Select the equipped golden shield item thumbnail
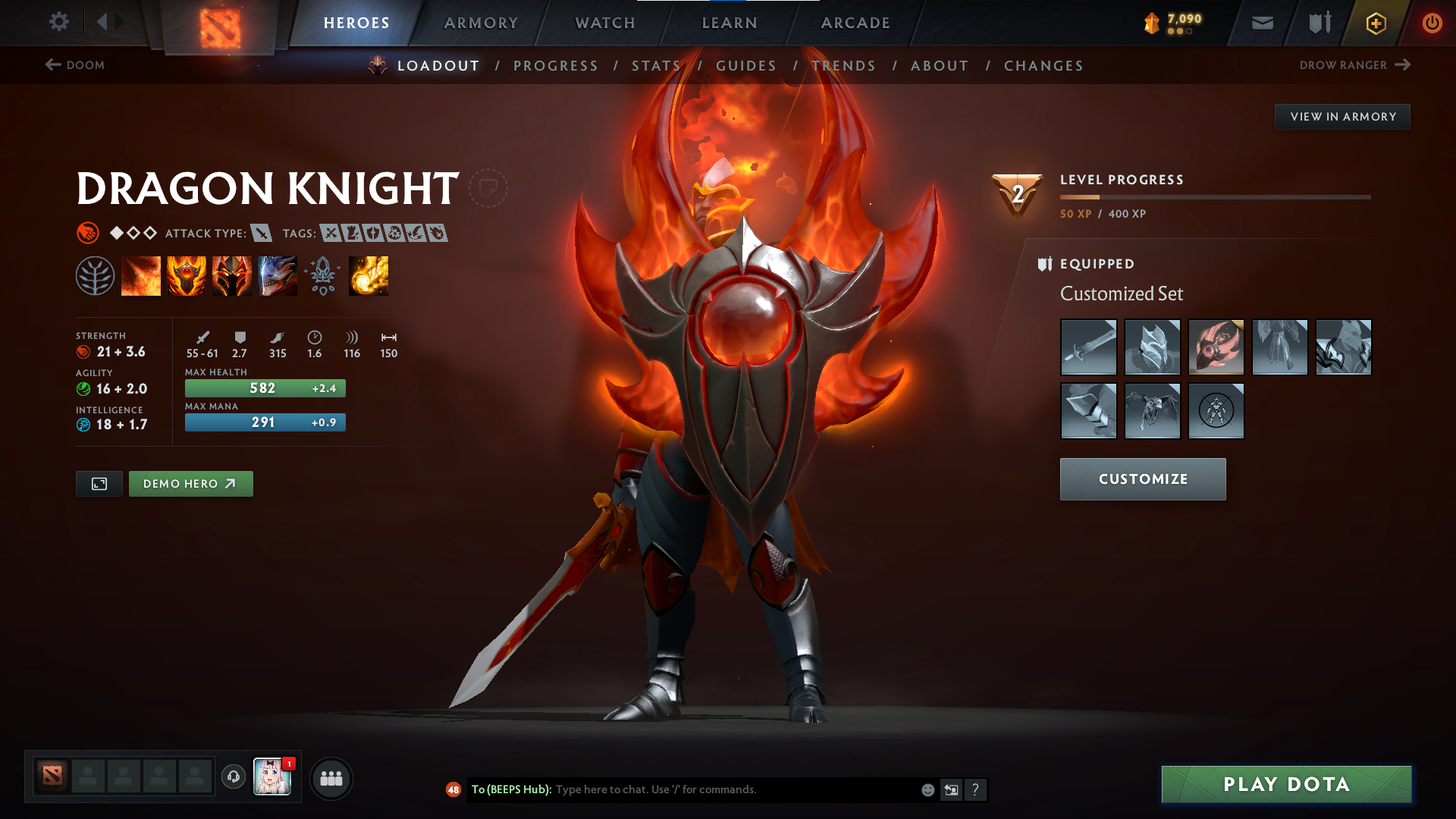This screenshot has height=819, width=1456. point(1216,347)
